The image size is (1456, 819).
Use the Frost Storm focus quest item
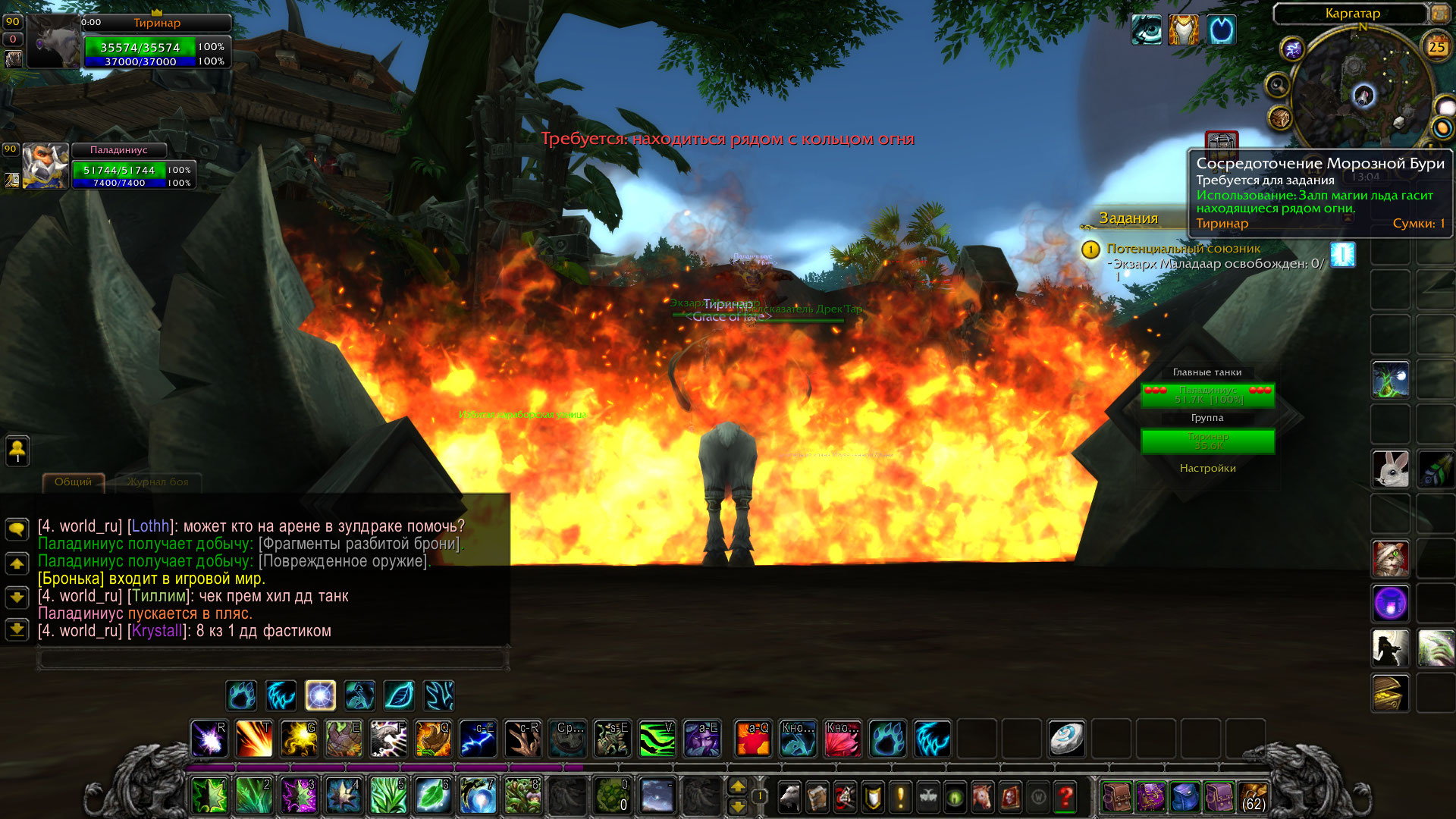pyautogui.click(x=1342, y=254)
